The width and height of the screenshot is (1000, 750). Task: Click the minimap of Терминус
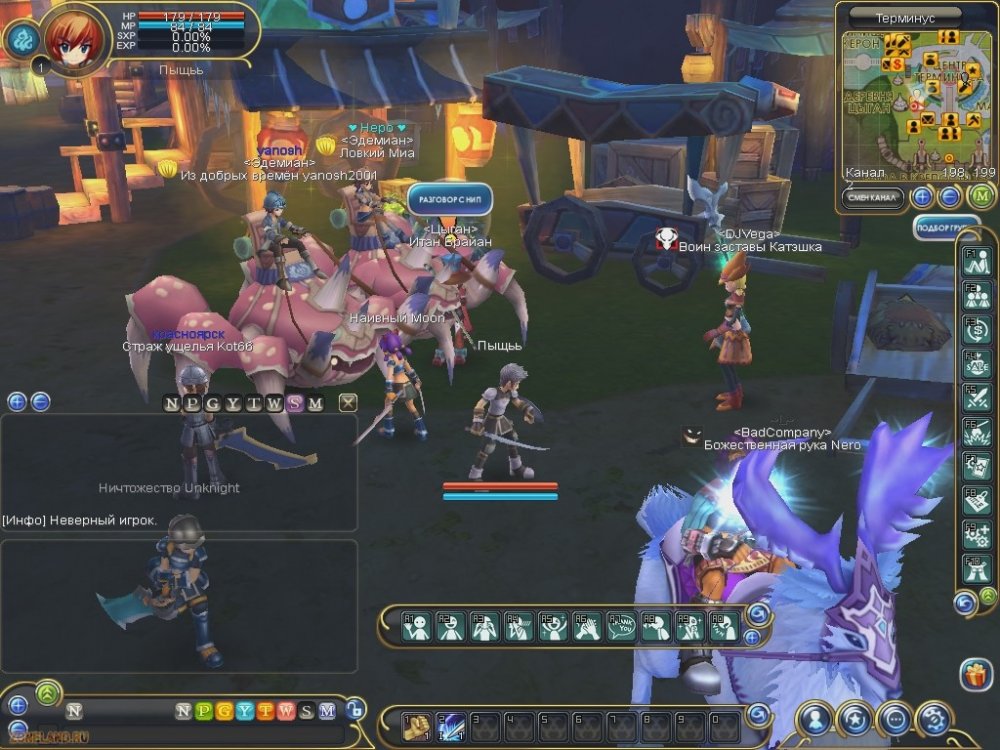[916, 100]
